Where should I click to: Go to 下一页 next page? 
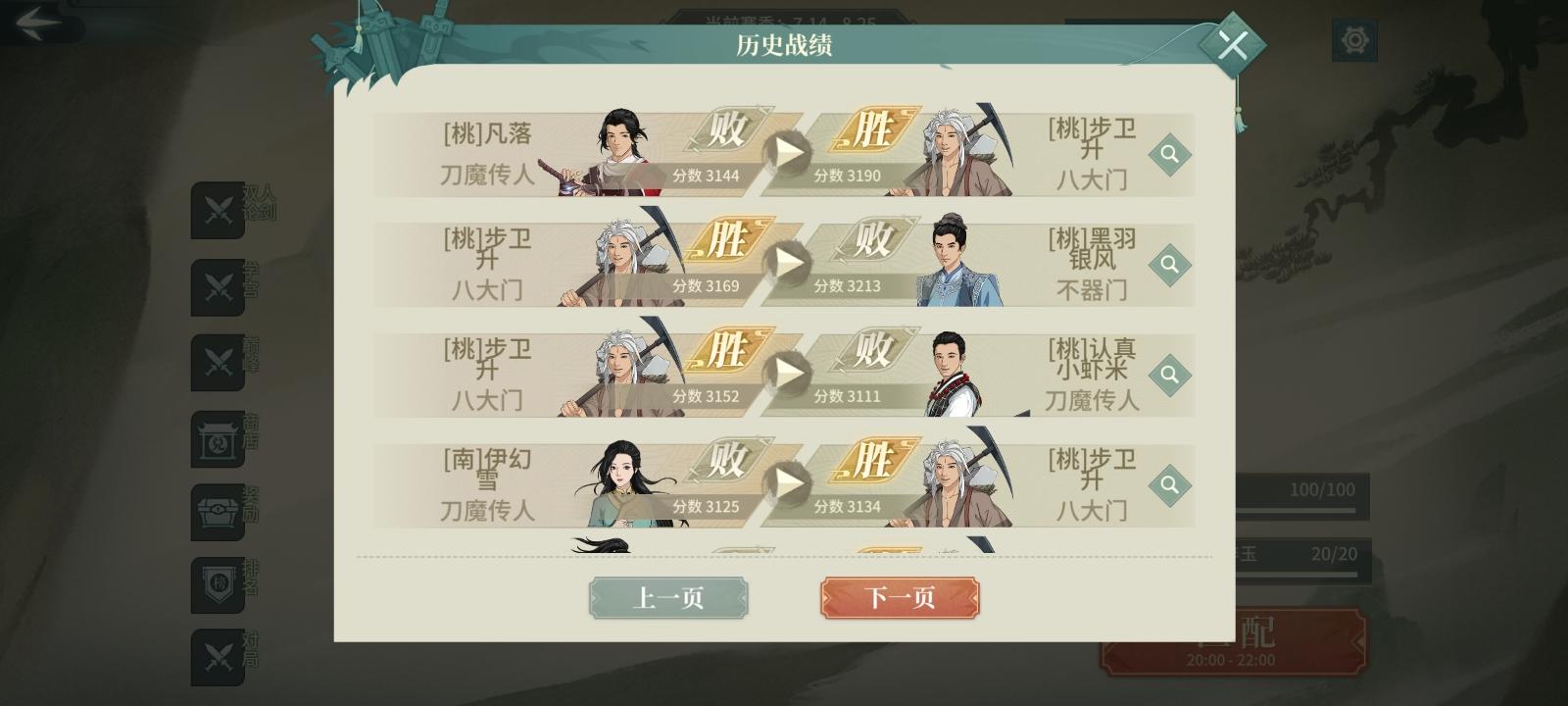pyautogui.click(x=902, y=598)
